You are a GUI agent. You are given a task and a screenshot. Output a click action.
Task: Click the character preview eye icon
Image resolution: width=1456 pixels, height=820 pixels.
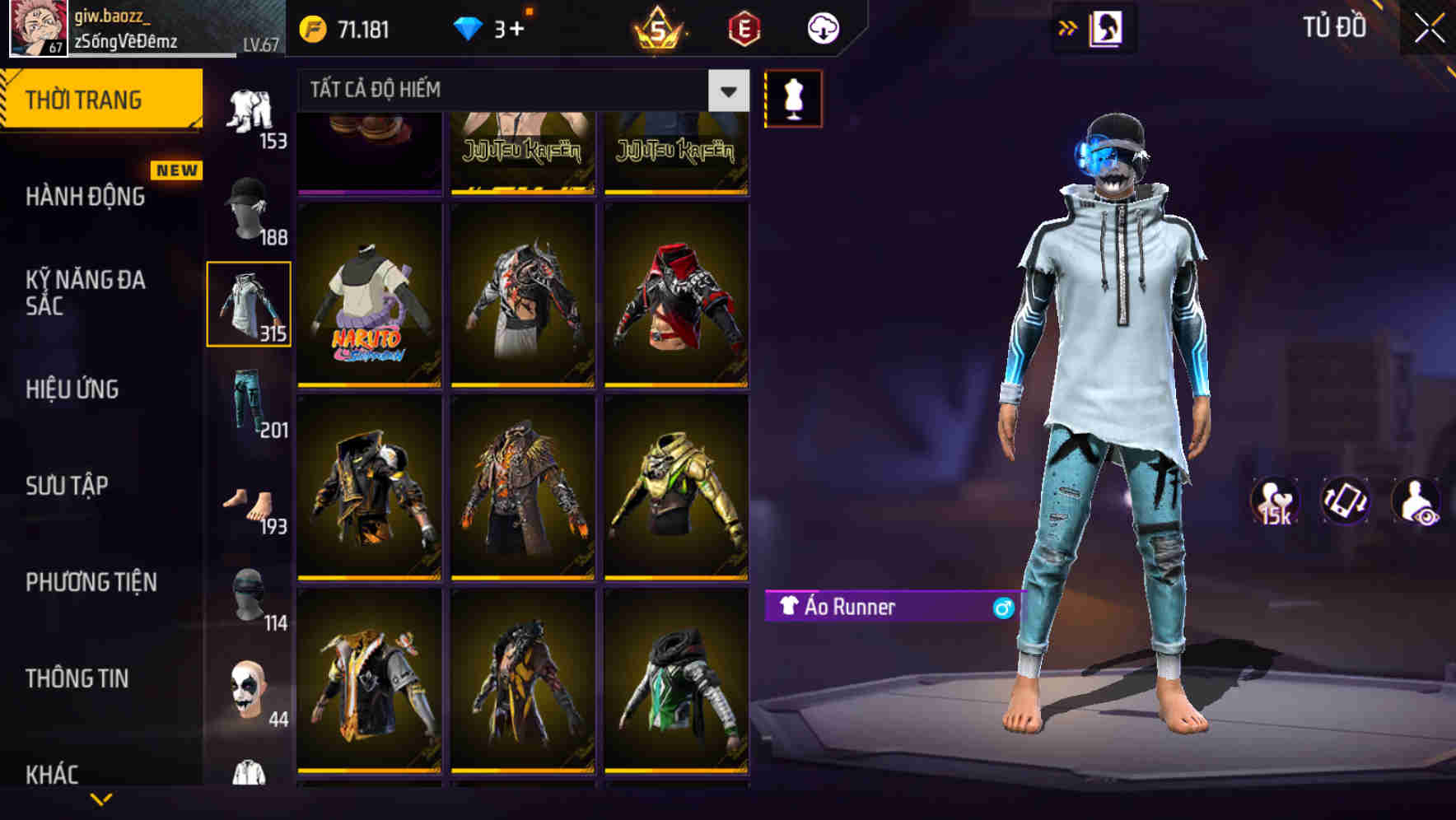click(1418, 502)
